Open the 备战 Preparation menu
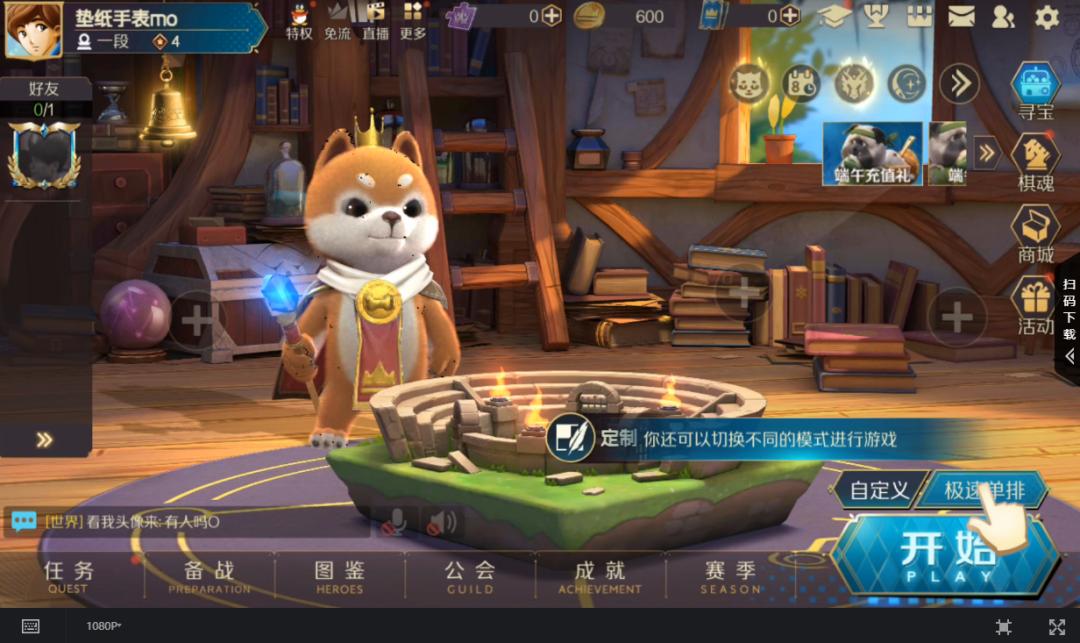Image resolution: width=1080 pixels, height=643 pixels. pyautogui.click(x=209, y=577)
